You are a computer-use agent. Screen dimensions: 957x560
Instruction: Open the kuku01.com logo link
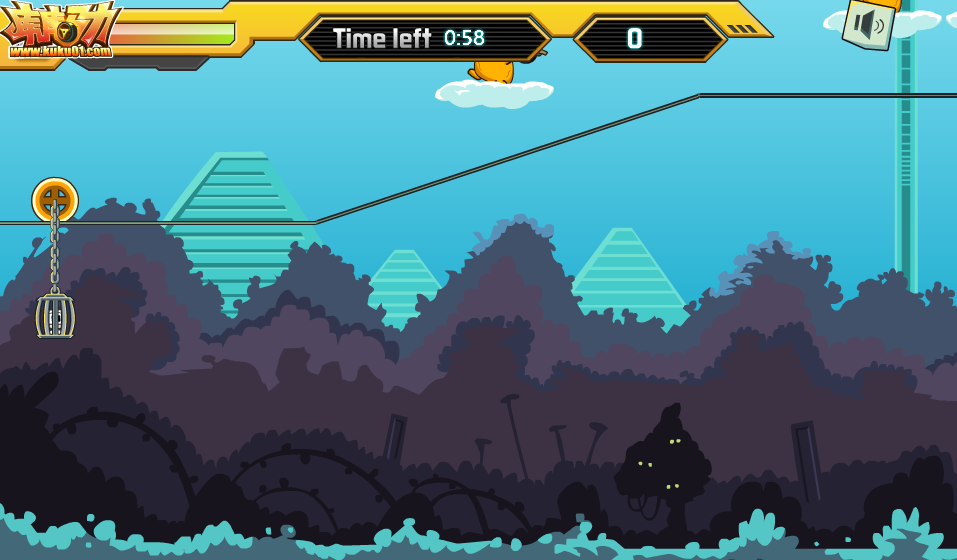(60, 32)
